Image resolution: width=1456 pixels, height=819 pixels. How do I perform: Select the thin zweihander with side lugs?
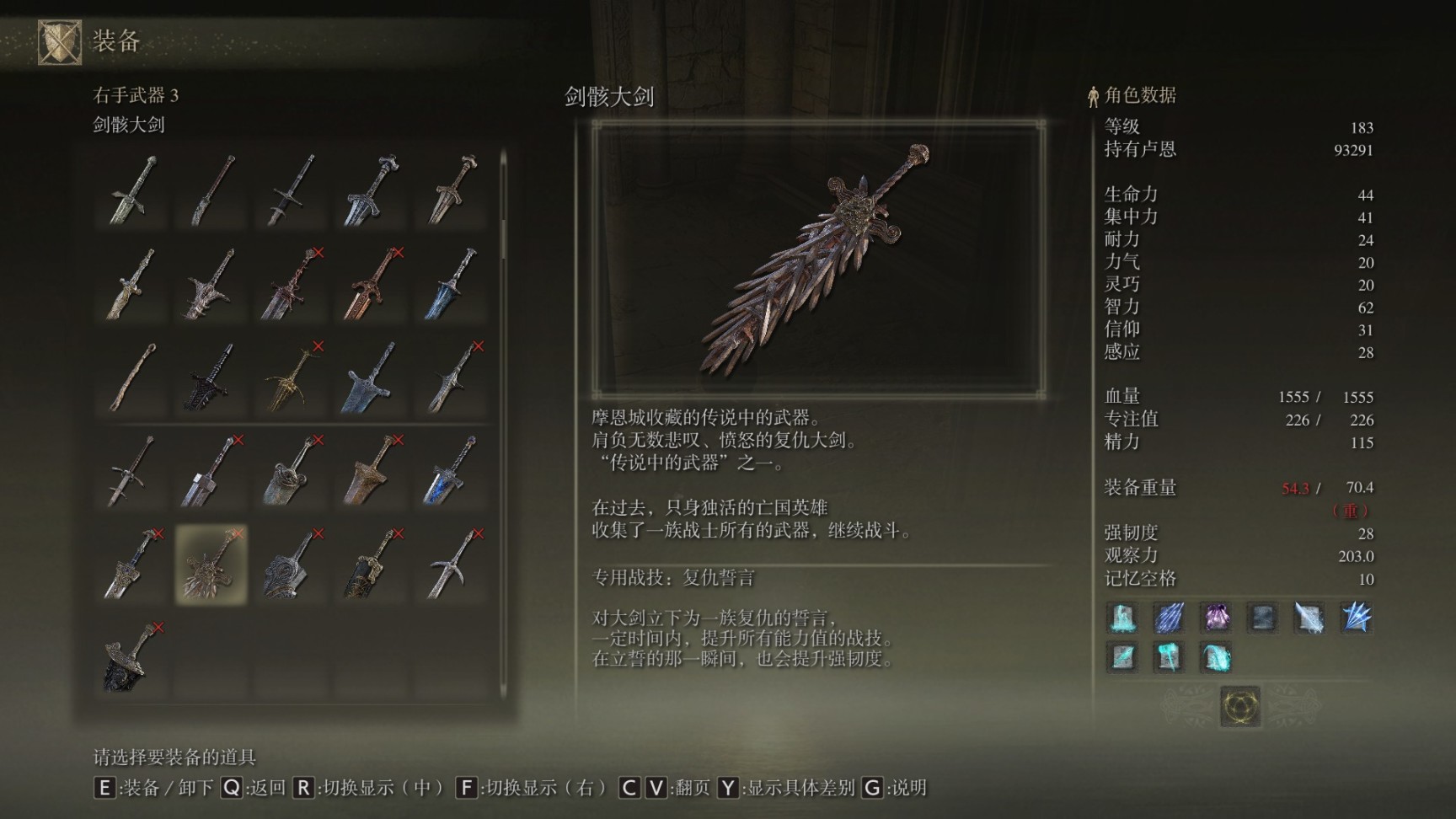pyautogui.click(x=132, y=471)
